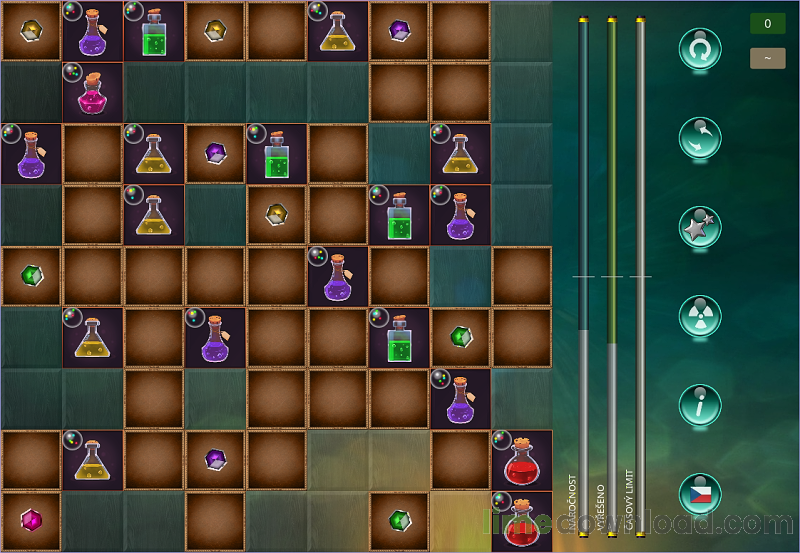Click the tan tilde button
Screen dimensions: 800x553
tap(767, 58)
